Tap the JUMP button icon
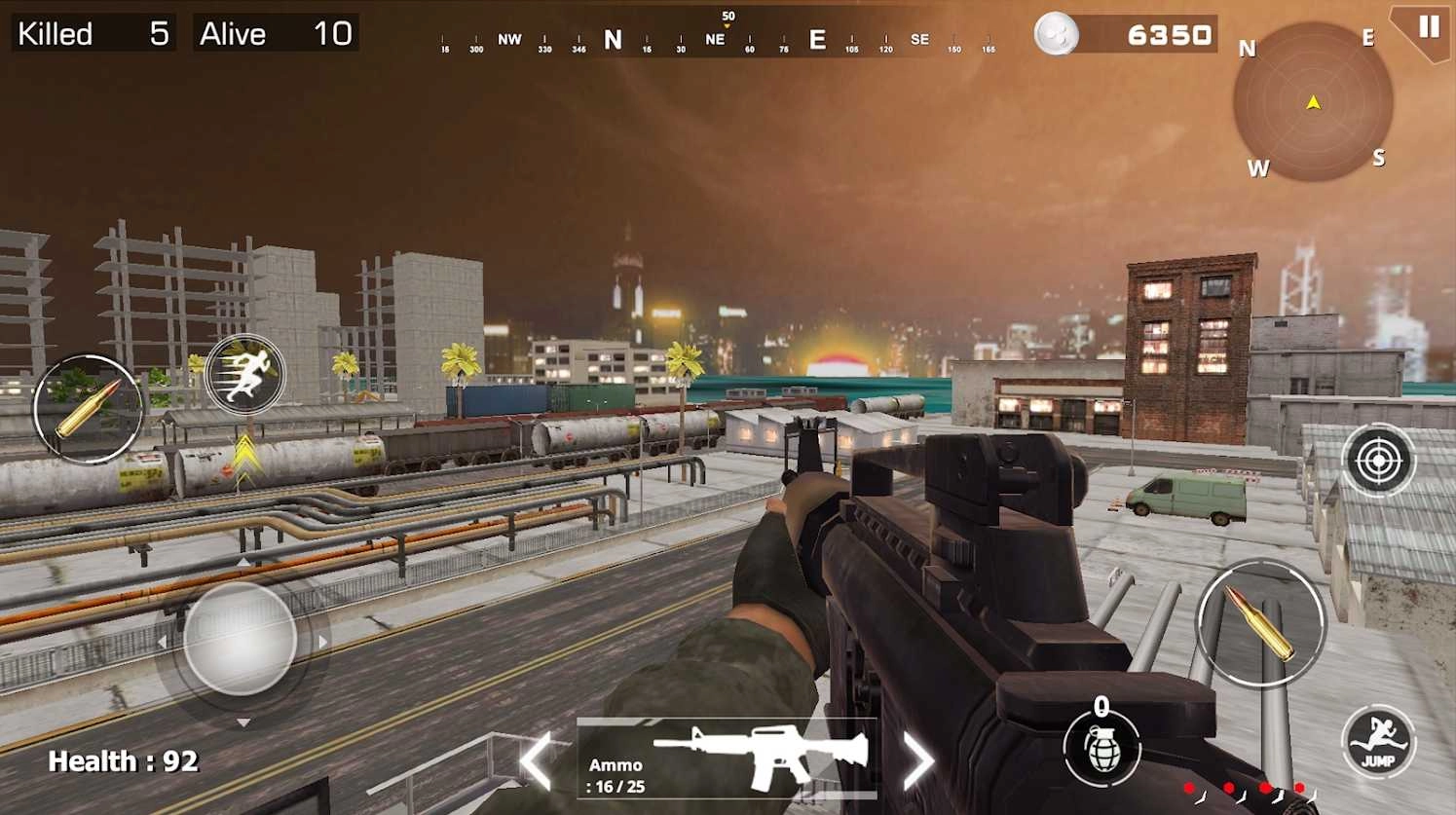1456x815 pixels. [x=1378, y=742]
